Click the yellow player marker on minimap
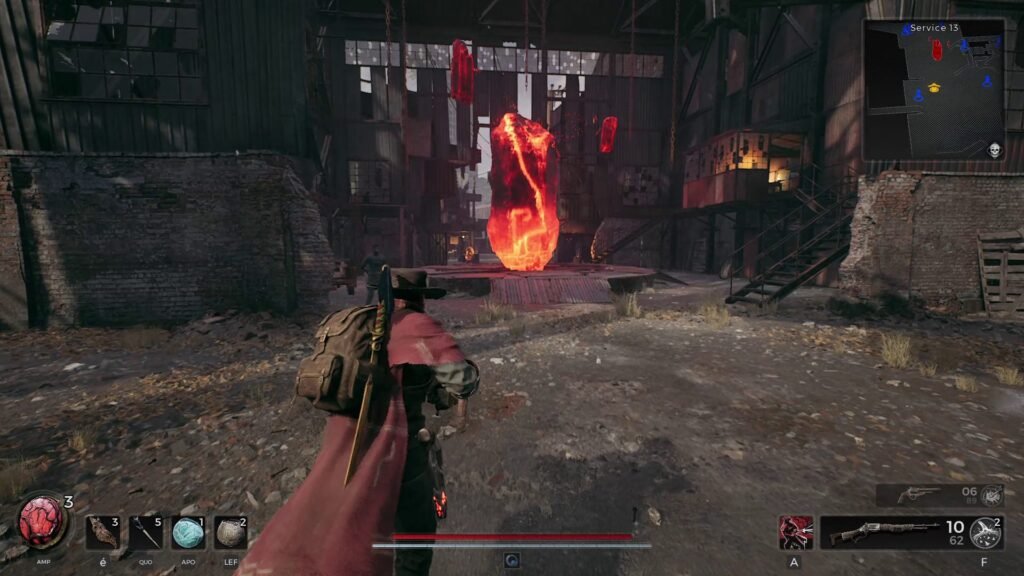 tap(935, 87)
